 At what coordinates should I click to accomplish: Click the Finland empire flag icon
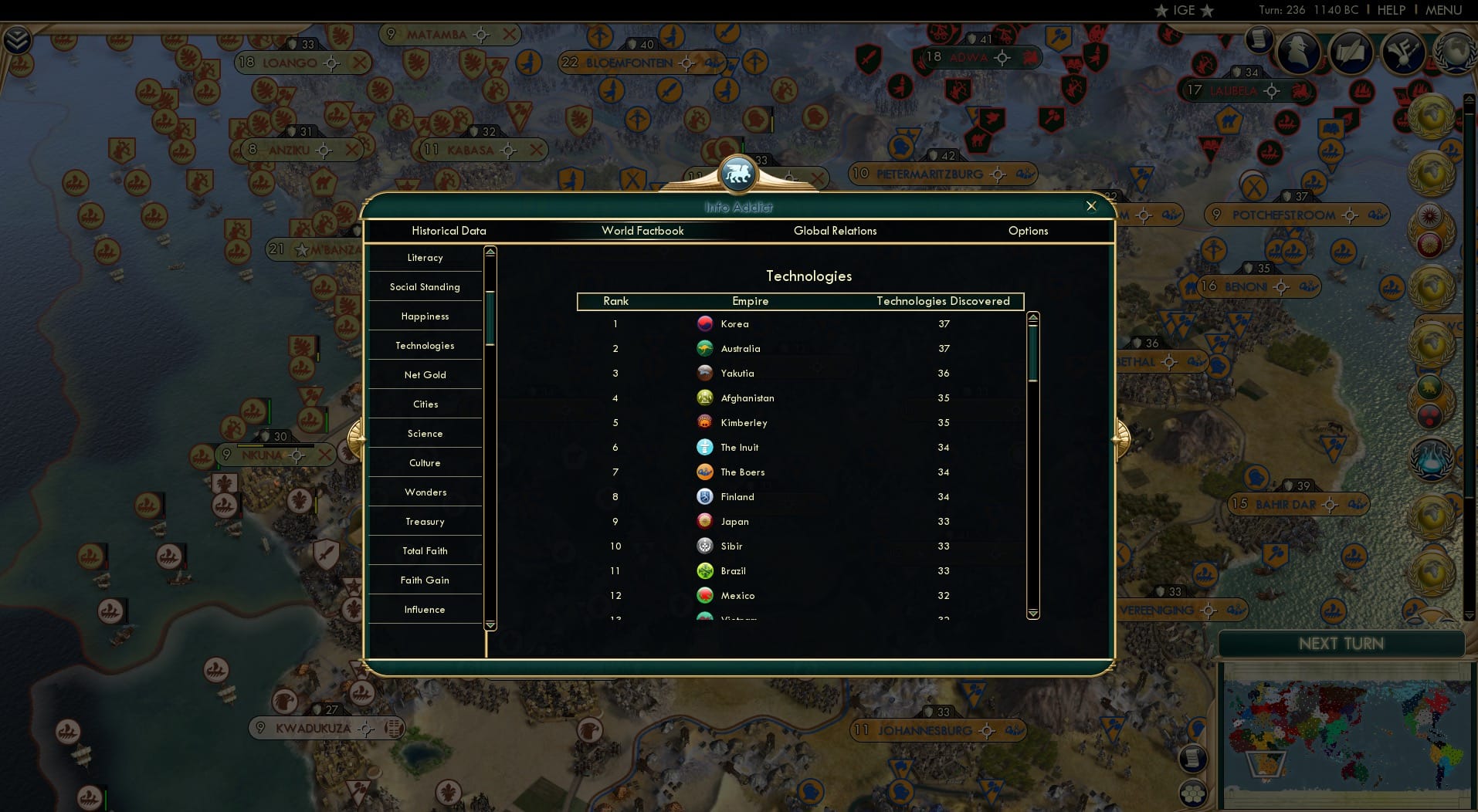pyautogui.click(x=705, y=496)
